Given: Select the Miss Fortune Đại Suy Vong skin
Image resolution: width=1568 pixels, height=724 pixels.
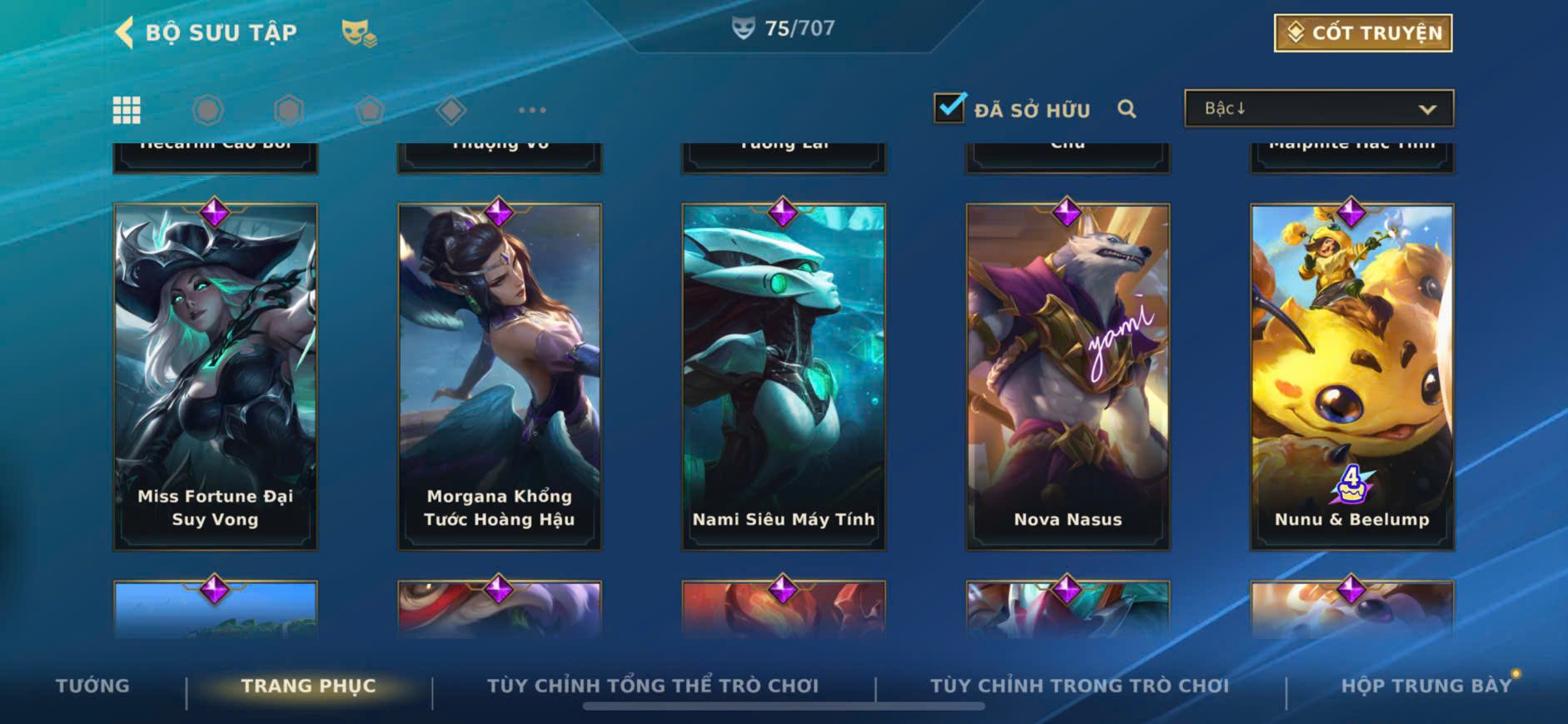Looking at the screenshot, I should coord(216,377).
